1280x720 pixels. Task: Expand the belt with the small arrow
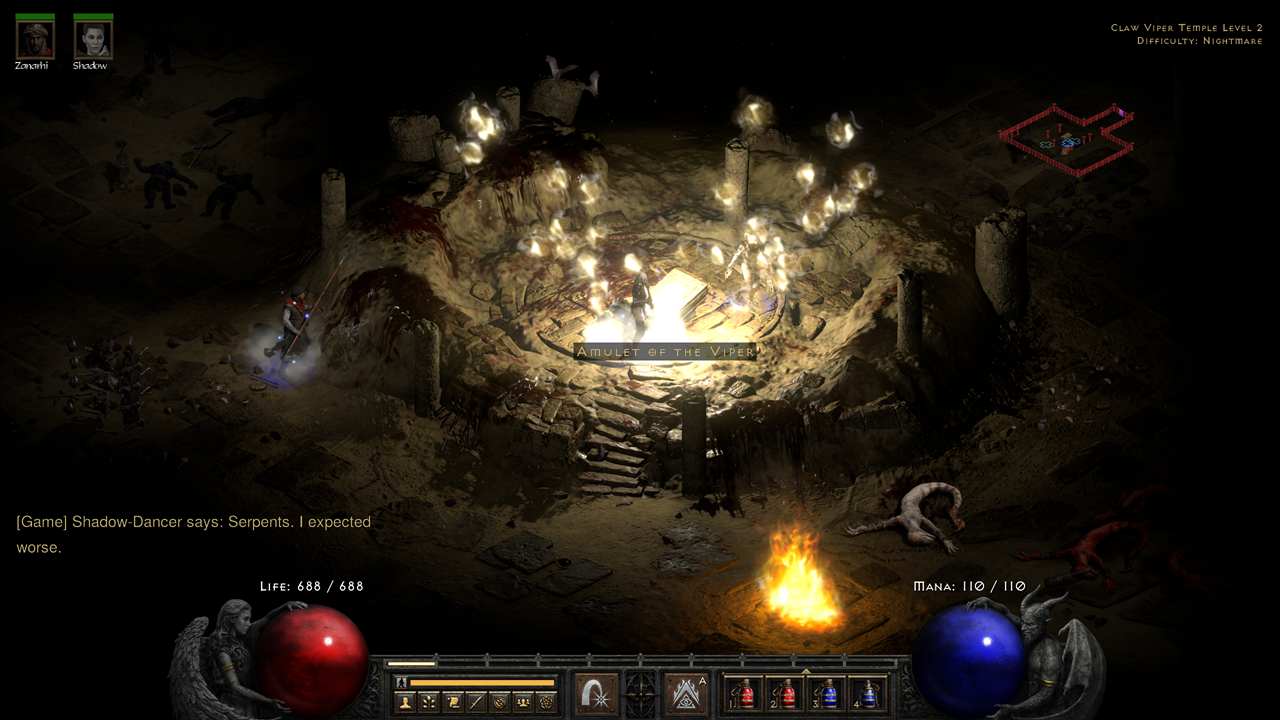[x=806, y=672]
